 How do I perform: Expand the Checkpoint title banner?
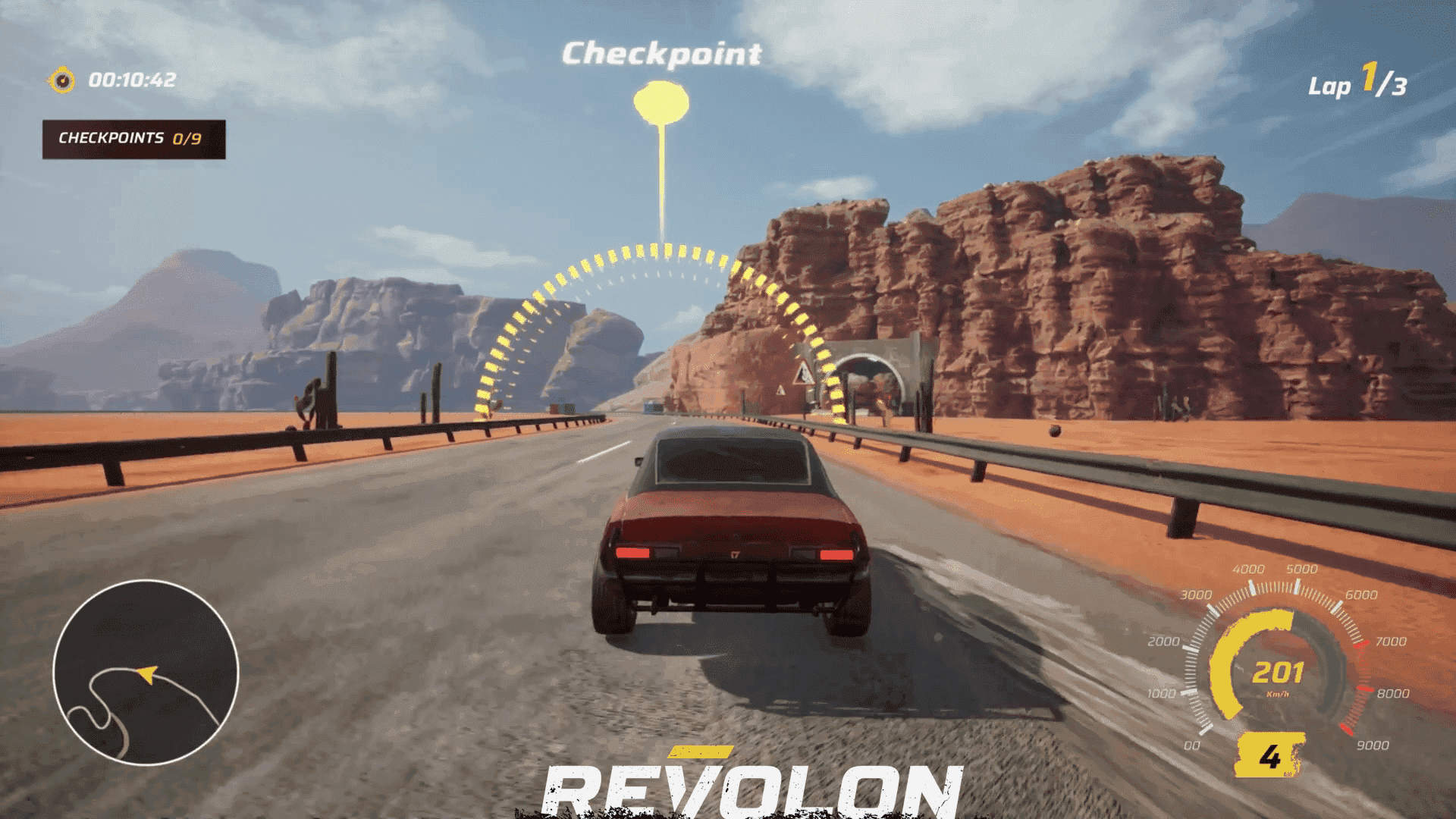(664, 53)
